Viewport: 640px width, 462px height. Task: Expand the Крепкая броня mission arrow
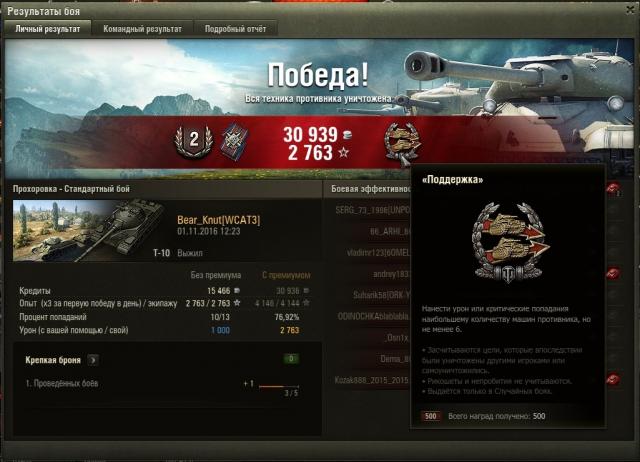(x=93, y=359)
